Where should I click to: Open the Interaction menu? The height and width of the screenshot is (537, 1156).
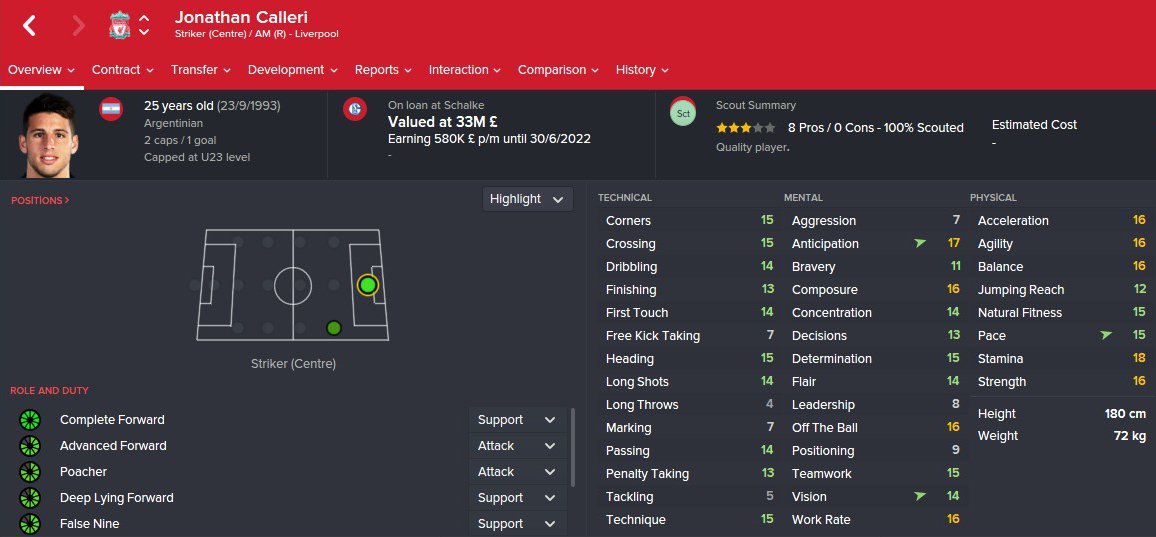(x=465, y=70)
